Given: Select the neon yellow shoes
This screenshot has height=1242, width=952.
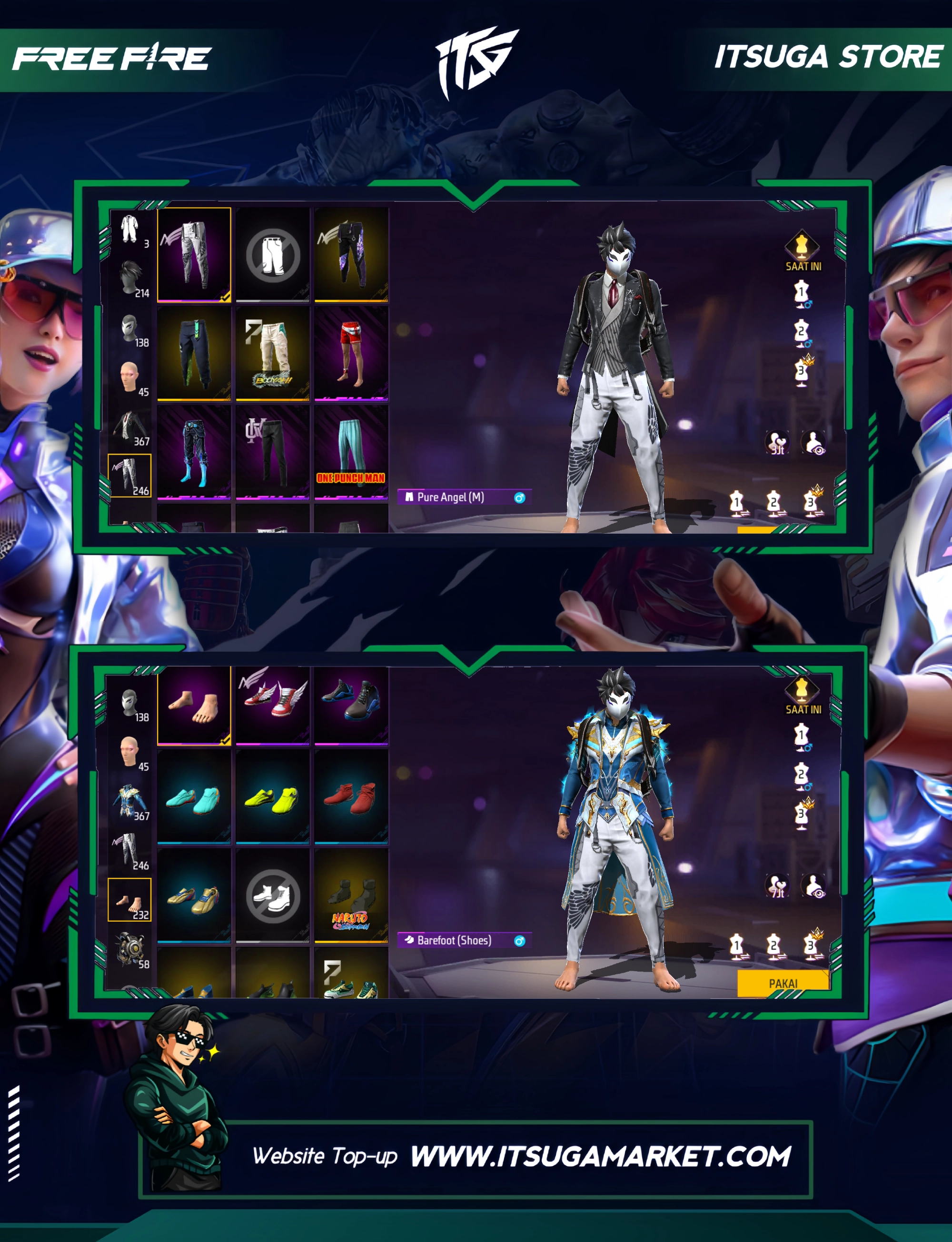Looking at the screenshot, I should [x=273, y=799].
